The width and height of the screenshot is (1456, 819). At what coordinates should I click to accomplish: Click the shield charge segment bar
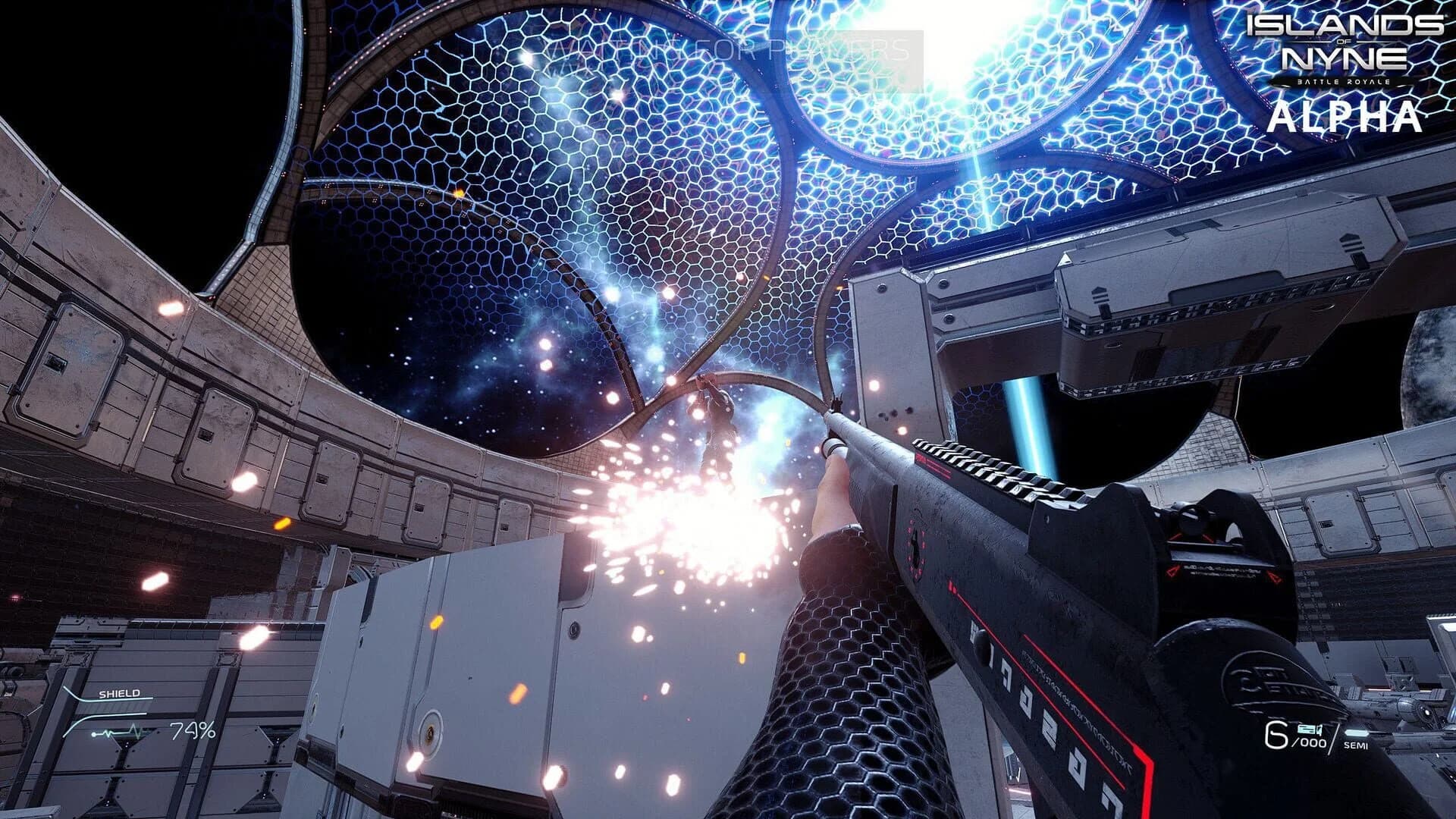coord(114,708)
